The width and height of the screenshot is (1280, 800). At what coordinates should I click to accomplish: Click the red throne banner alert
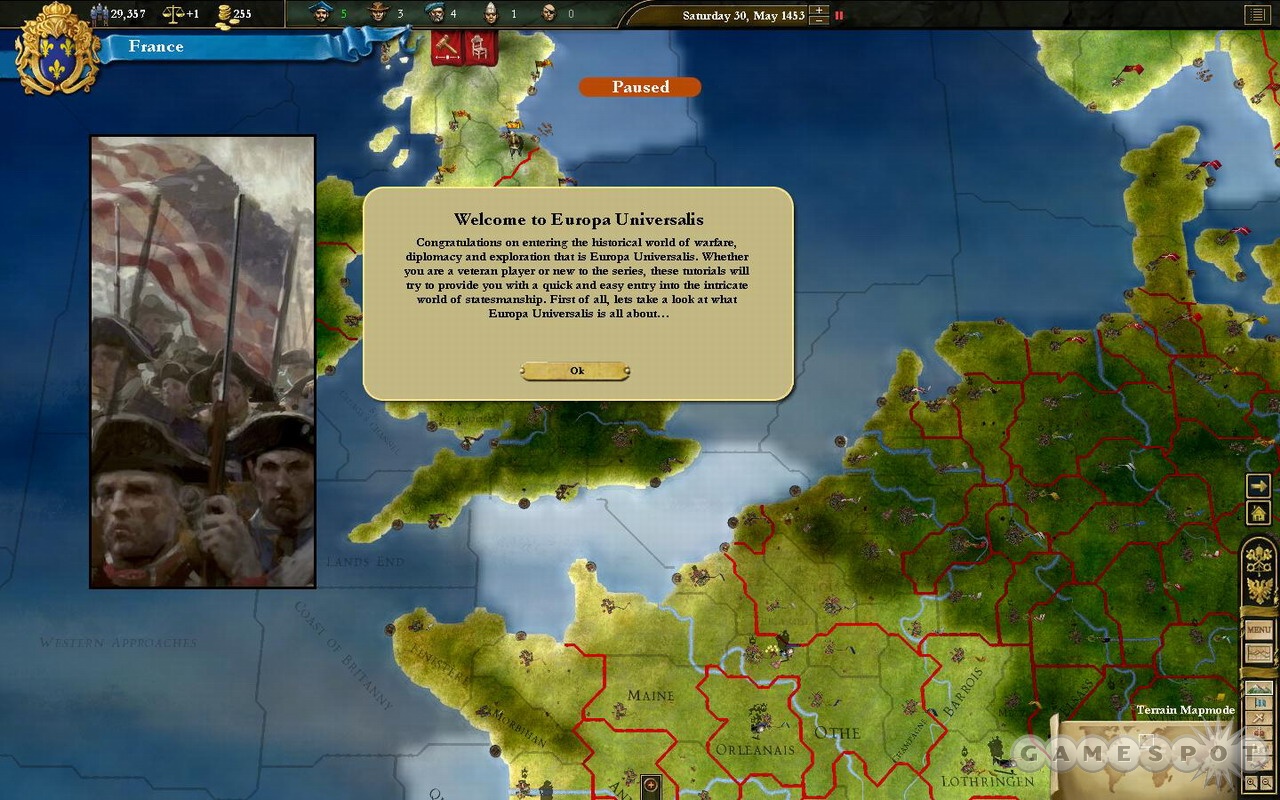click(480, 48)
